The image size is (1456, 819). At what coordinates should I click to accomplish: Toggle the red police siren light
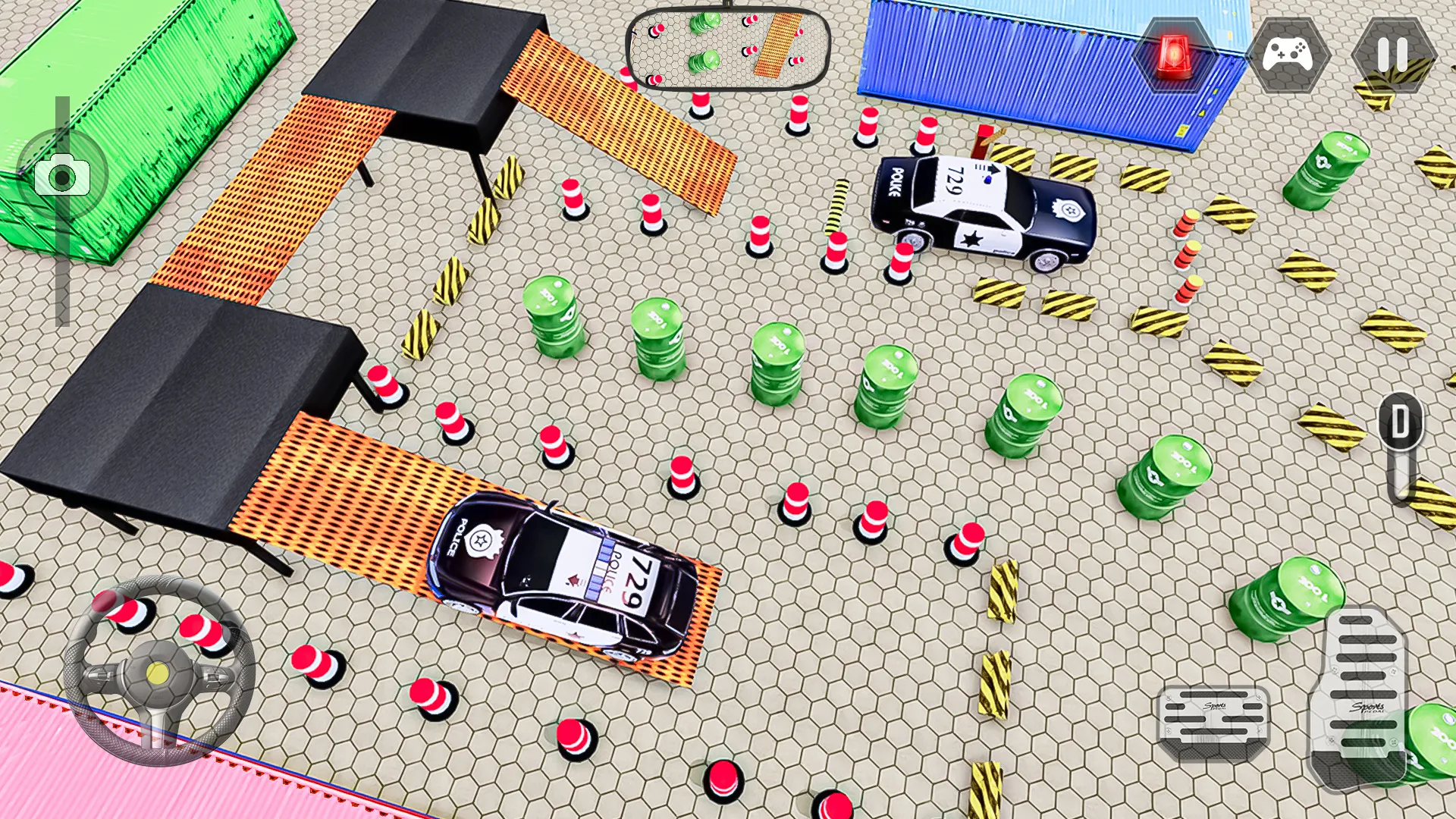[1173, 54]
